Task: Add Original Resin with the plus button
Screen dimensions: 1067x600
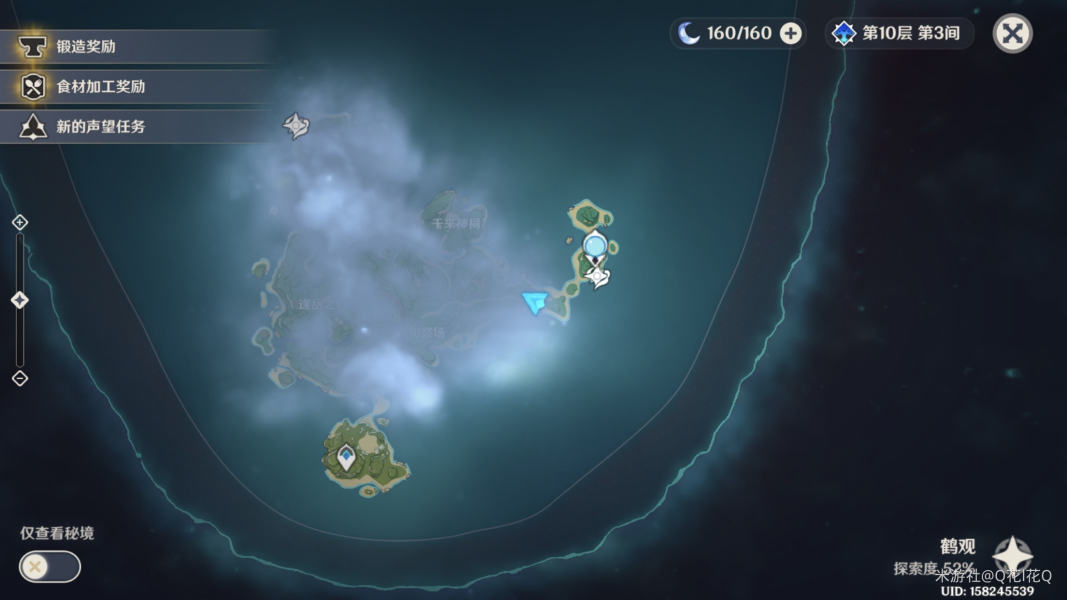Action: click(791, 33)
